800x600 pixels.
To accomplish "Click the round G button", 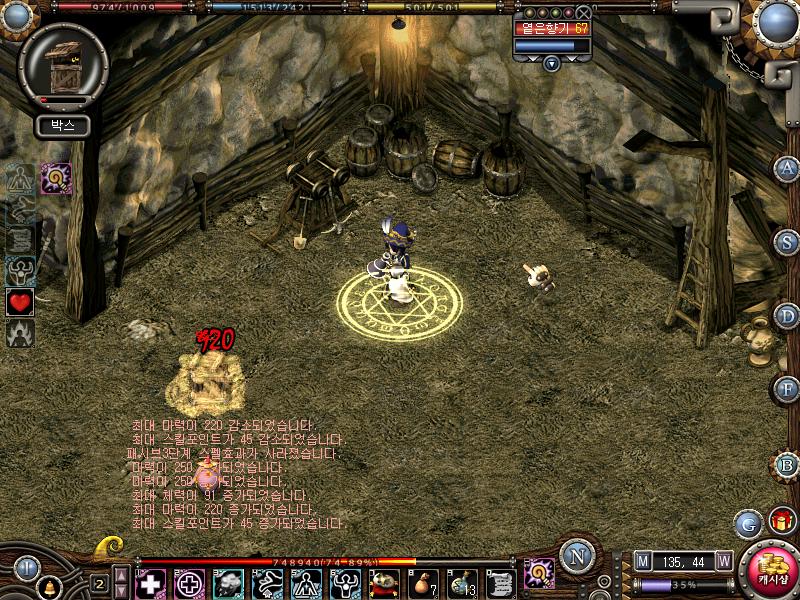I will point(747,522).
